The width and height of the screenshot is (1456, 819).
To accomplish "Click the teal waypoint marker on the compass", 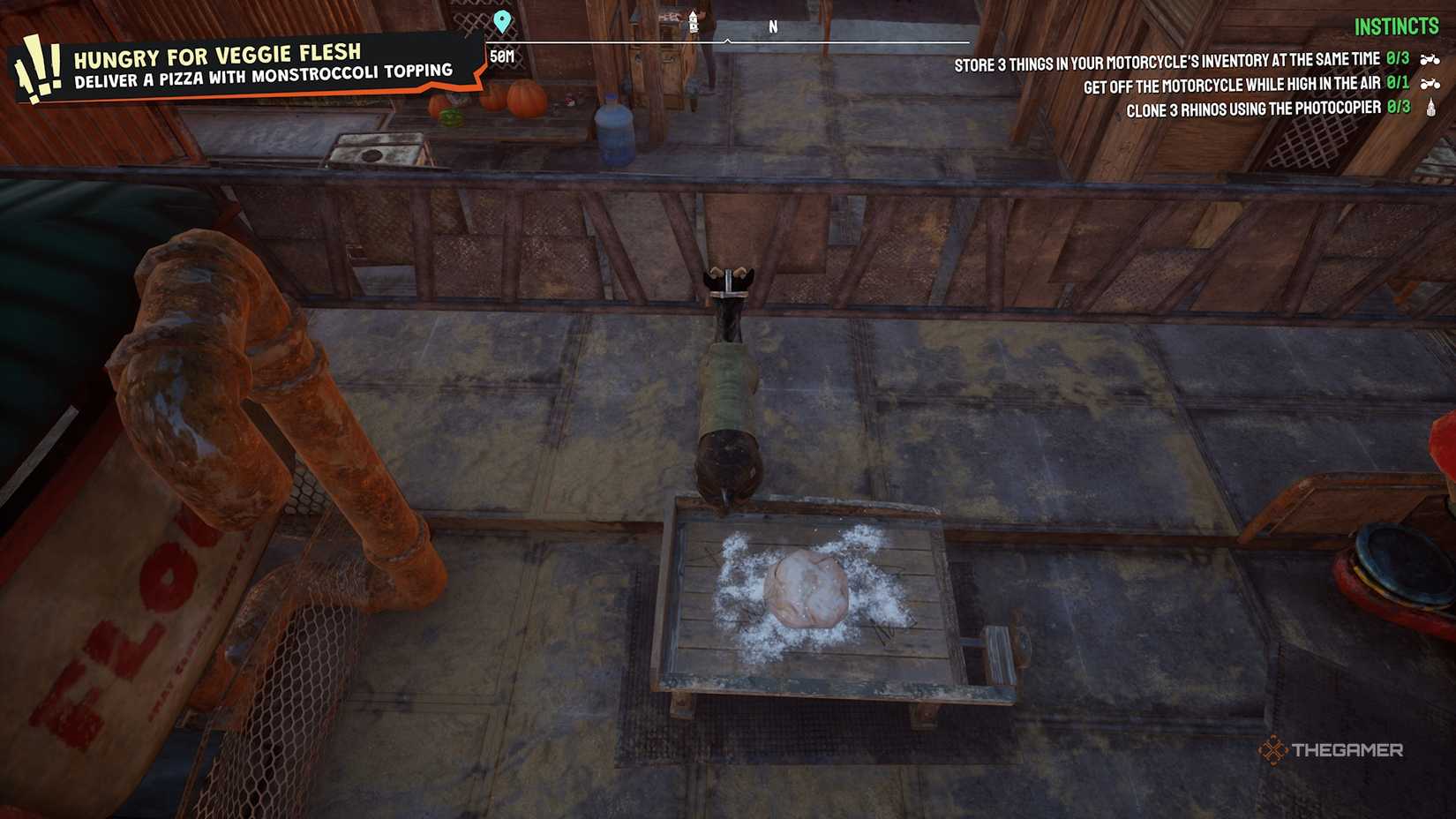I will click(503, 20).
